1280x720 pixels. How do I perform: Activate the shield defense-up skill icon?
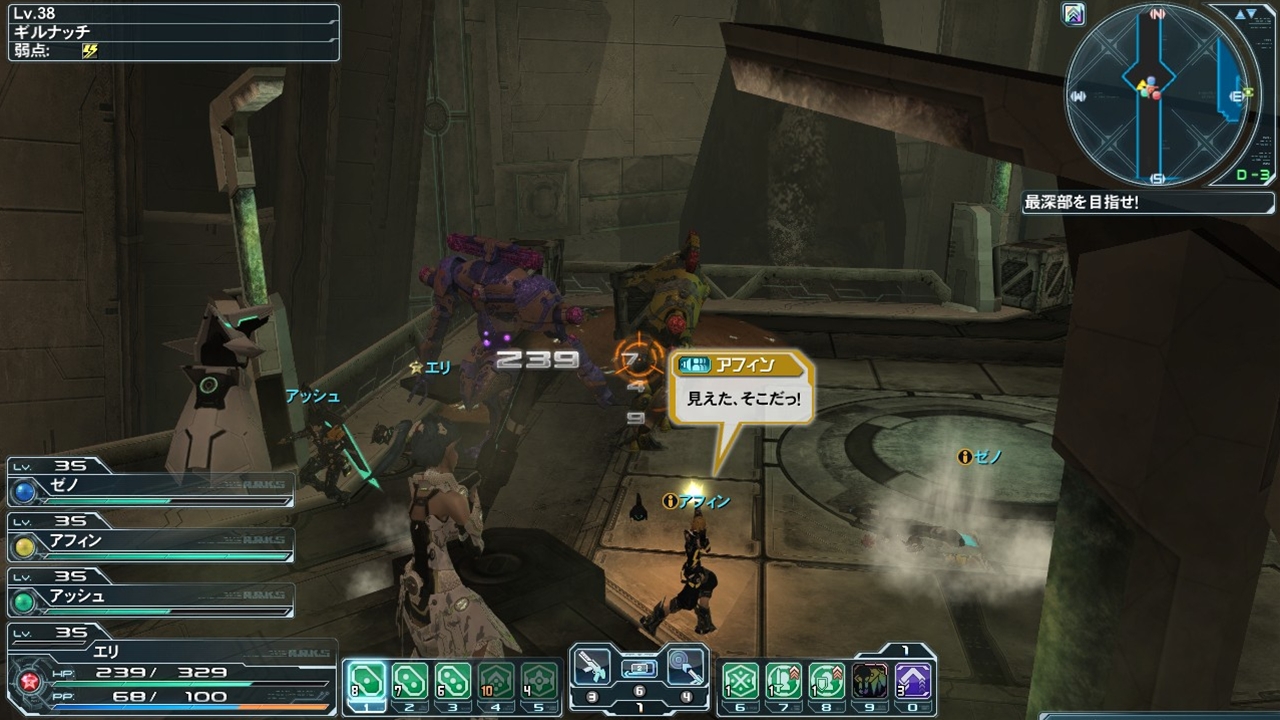[x=827, y=681]
